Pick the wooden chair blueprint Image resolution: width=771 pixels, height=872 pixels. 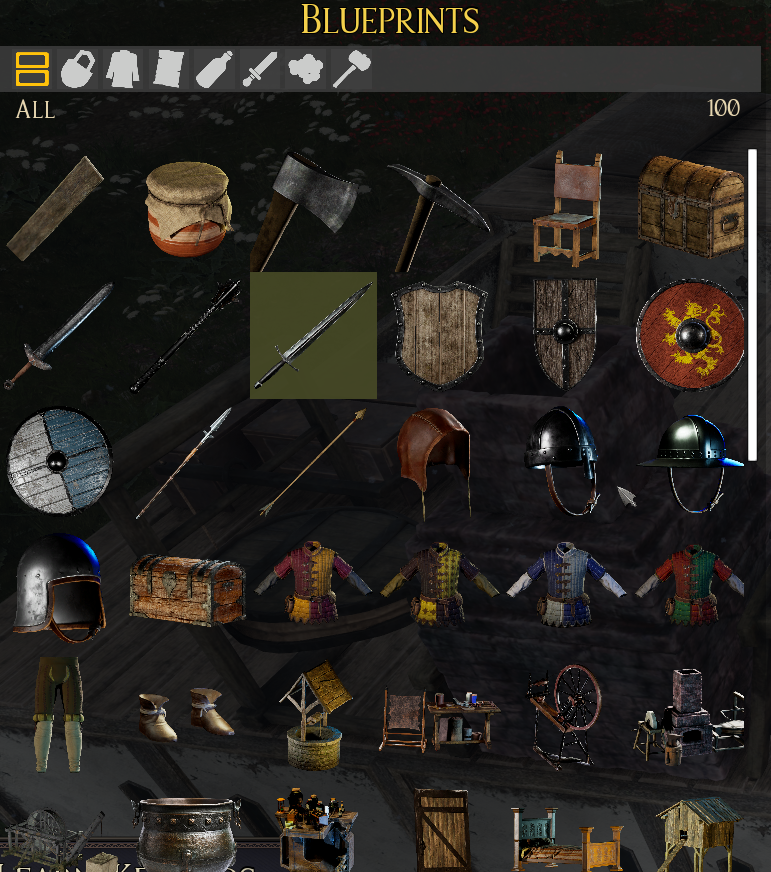point(567,208)
